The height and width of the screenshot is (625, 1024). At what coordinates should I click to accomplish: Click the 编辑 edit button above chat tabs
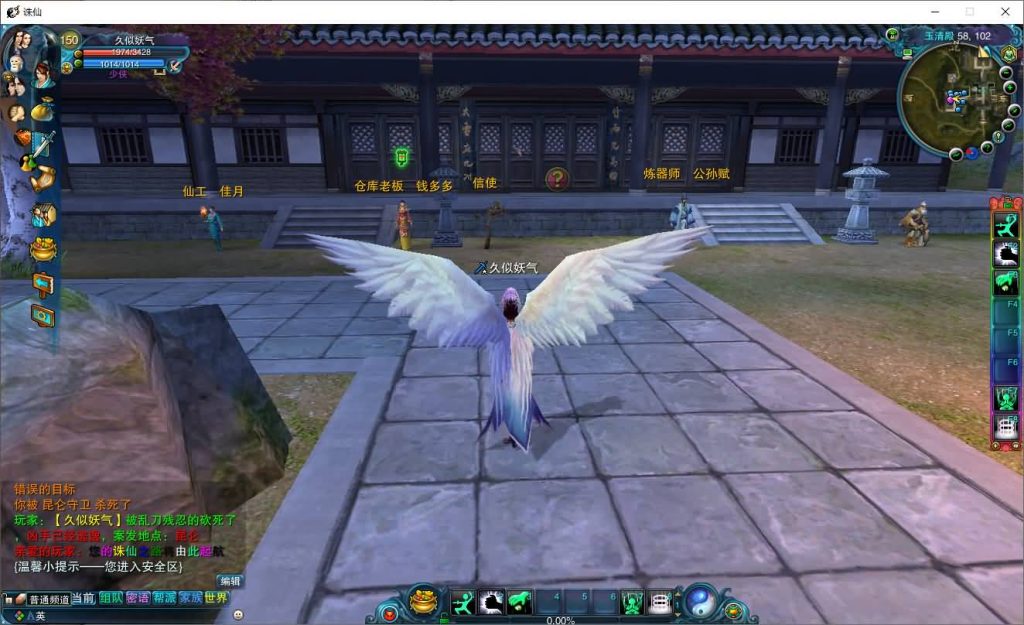point(230,581)
